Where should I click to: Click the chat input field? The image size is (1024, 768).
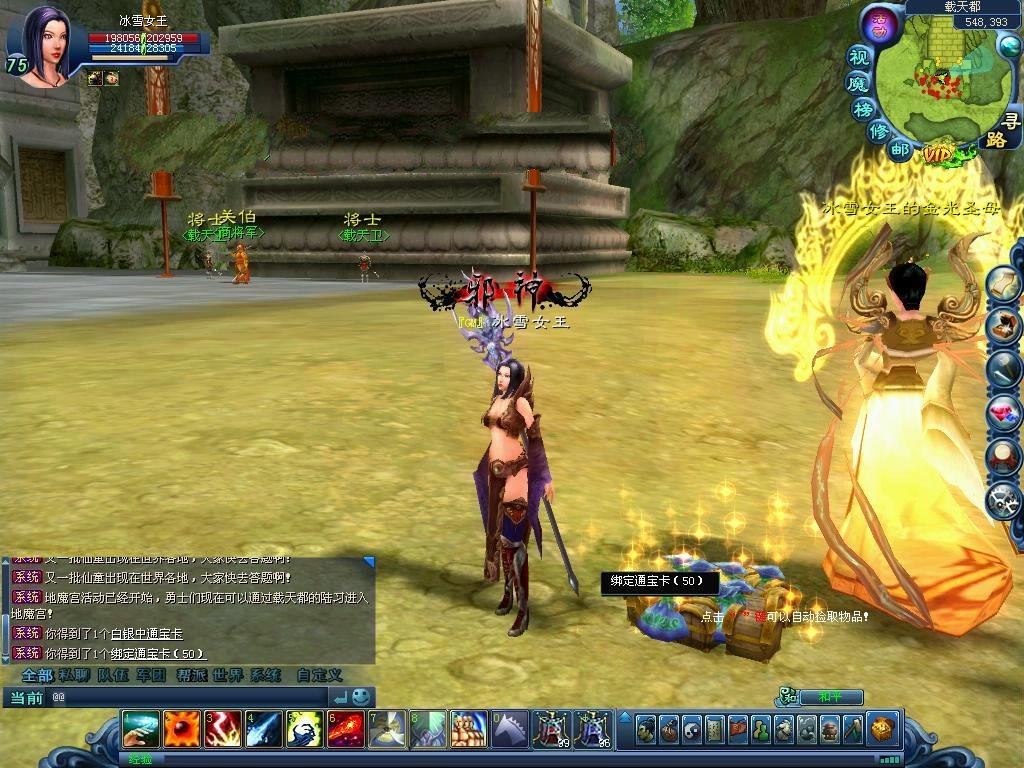[x=190, y=697]
